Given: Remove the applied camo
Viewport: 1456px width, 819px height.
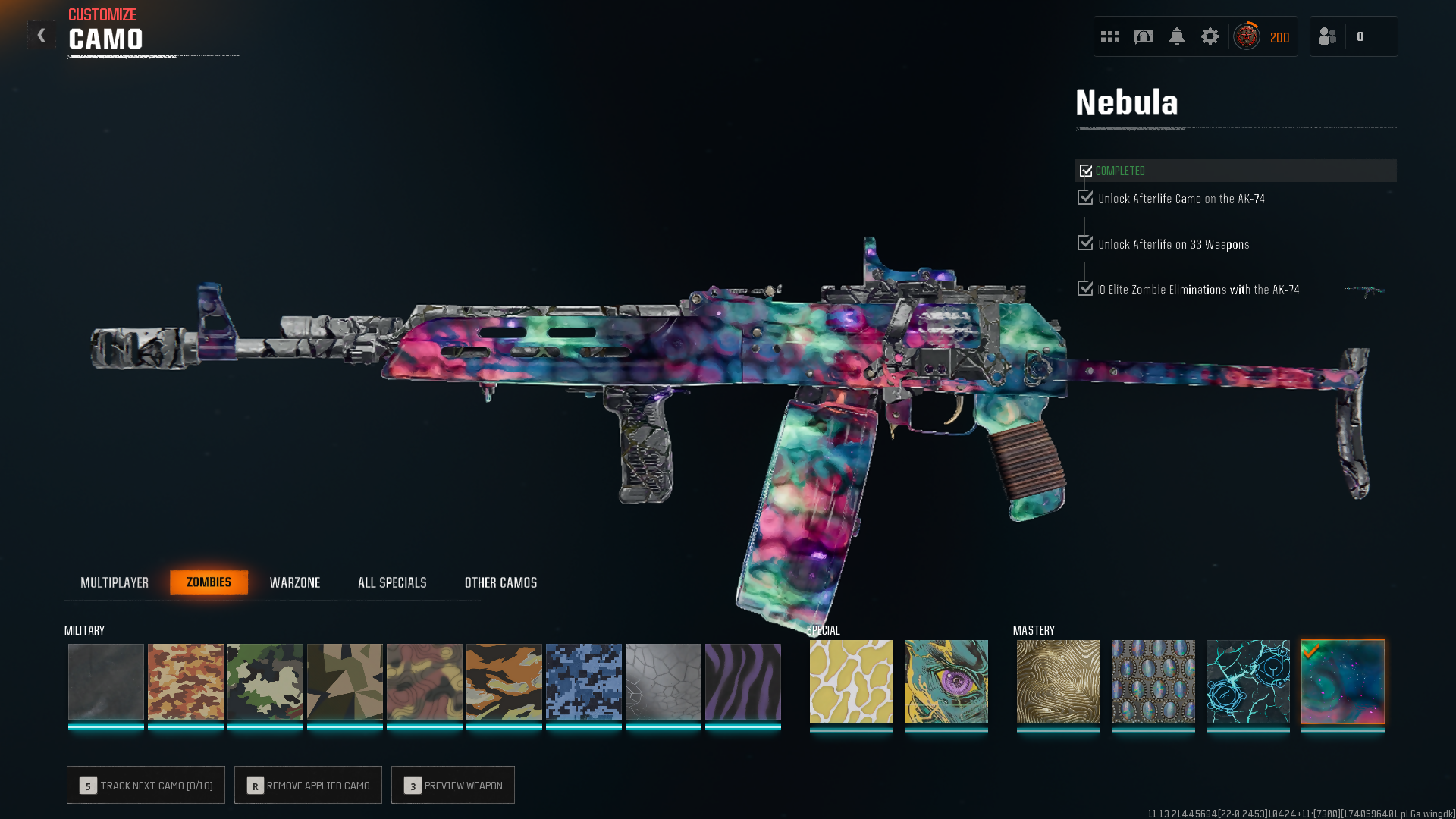Looking at the screenshot, I should (308, 785).
